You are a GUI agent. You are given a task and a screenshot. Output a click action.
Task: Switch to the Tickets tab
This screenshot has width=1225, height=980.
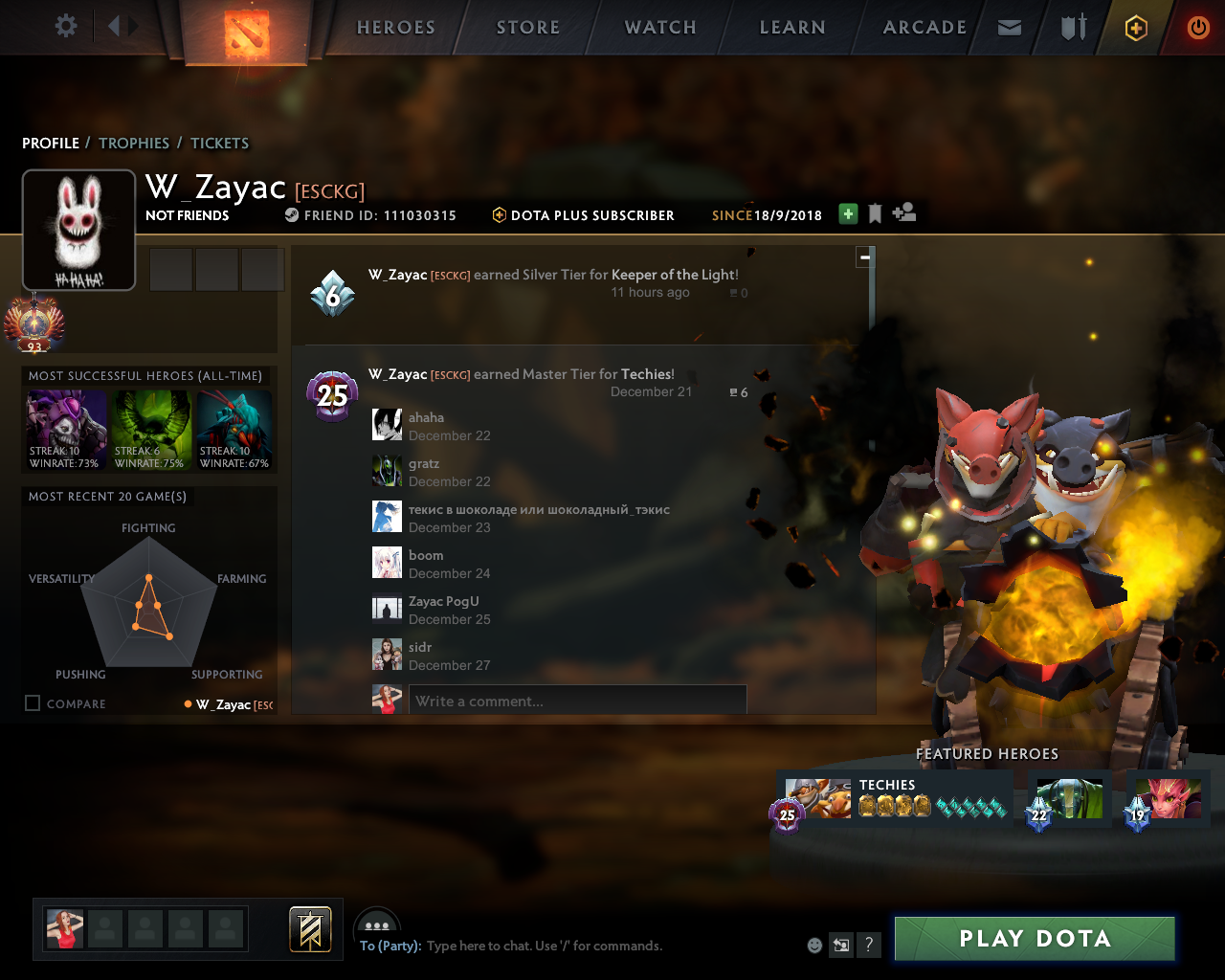pos(219,144)
